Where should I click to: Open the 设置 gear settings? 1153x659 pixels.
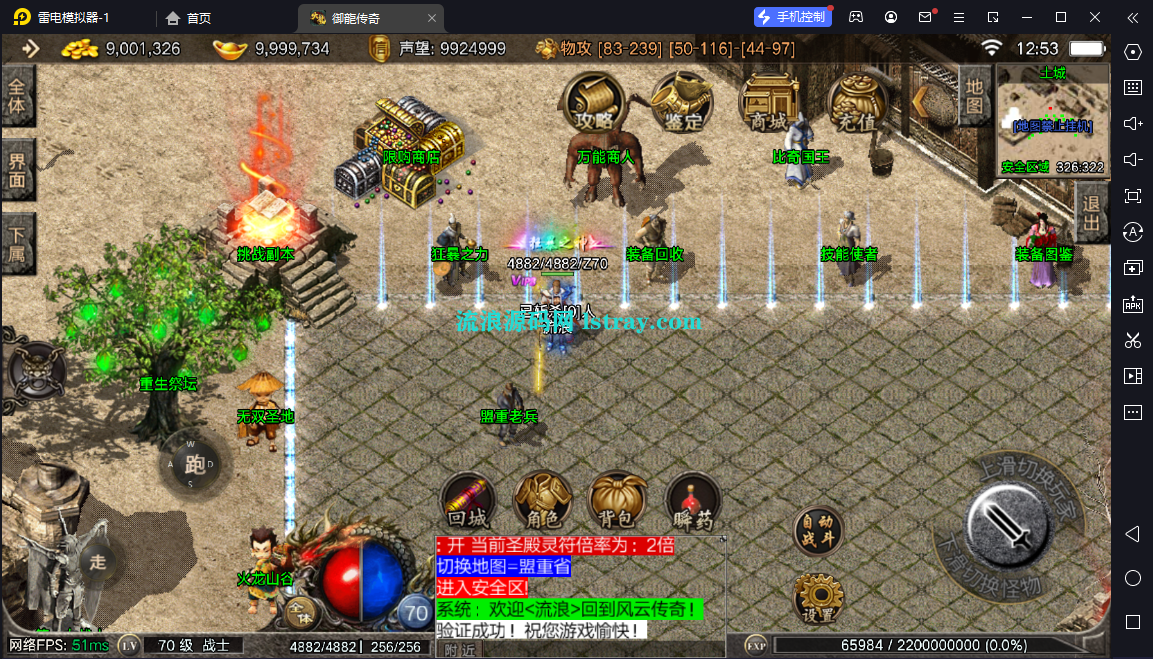[x=817, y=598]
